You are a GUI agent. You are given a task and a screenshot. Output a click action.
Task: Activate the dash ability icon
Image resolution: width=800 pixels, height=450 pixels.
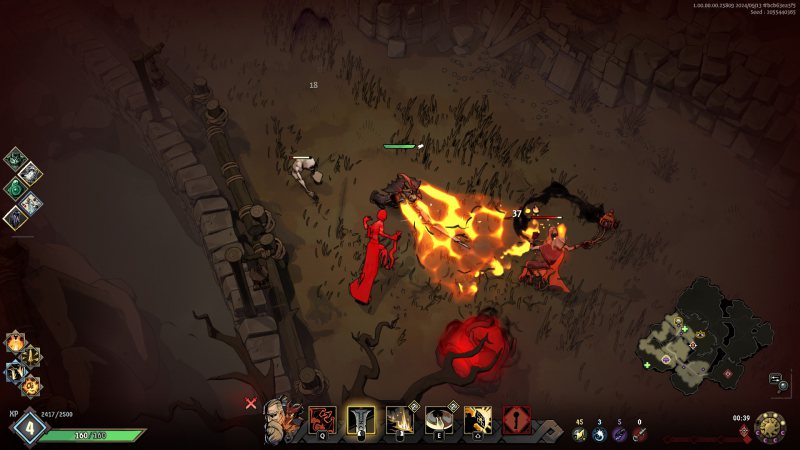pyautogui.click(x=478, y=420)
